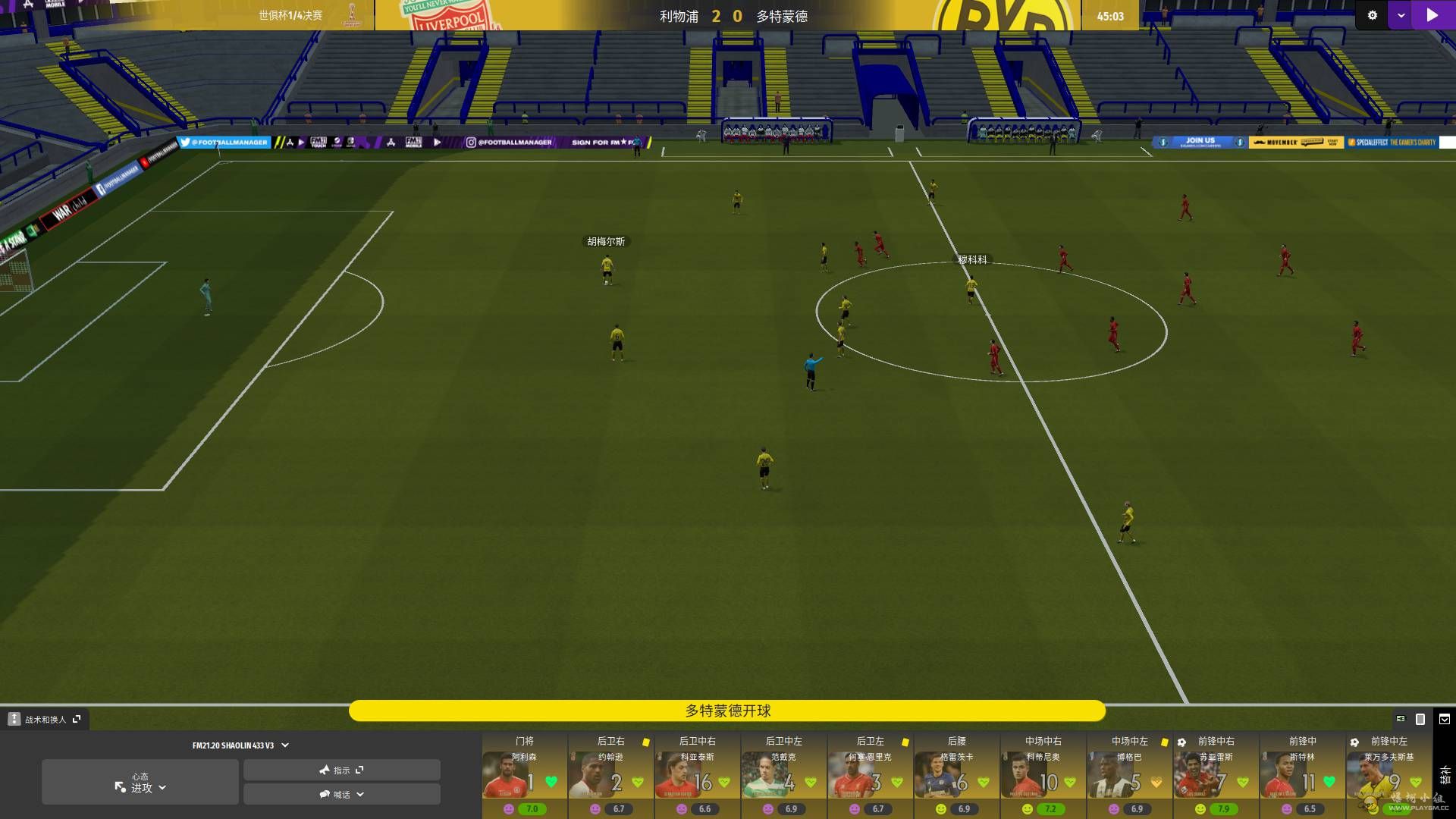Open the 指示 instructions panel
The image size is (1456, 819).
(341, 770)
